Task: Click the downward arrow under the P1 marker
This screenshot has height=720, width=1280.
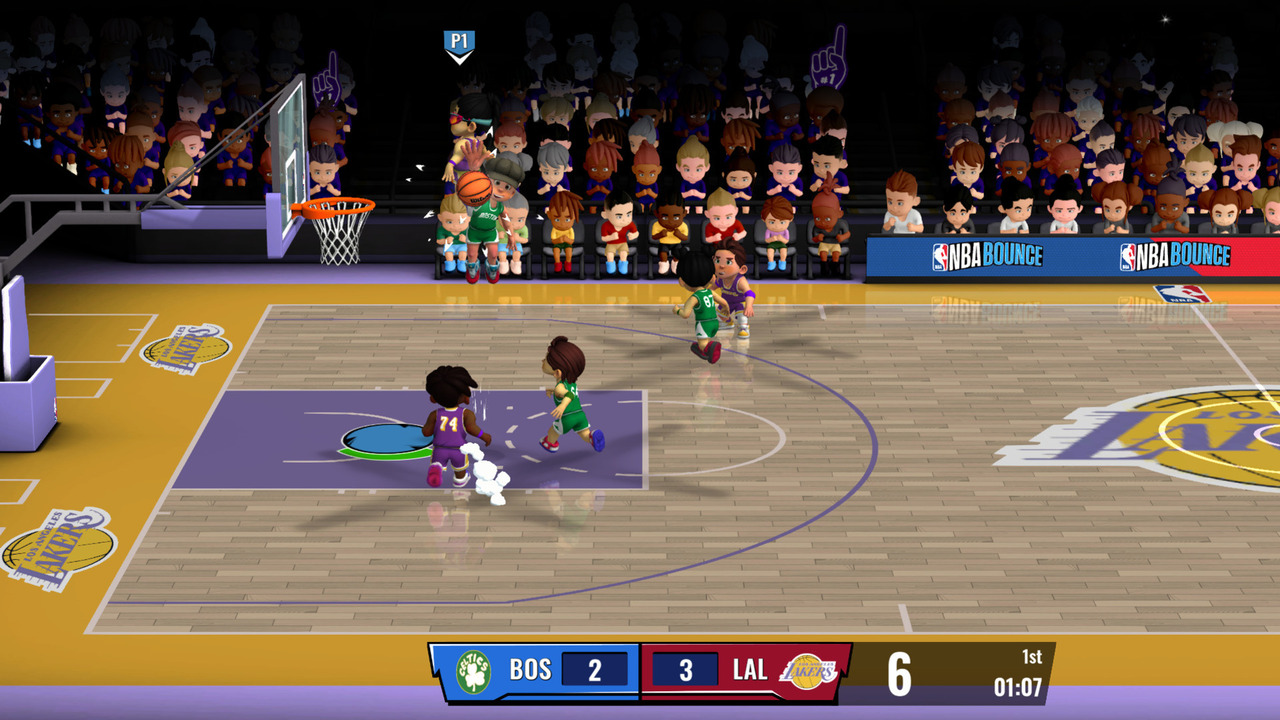Action: 460,56
